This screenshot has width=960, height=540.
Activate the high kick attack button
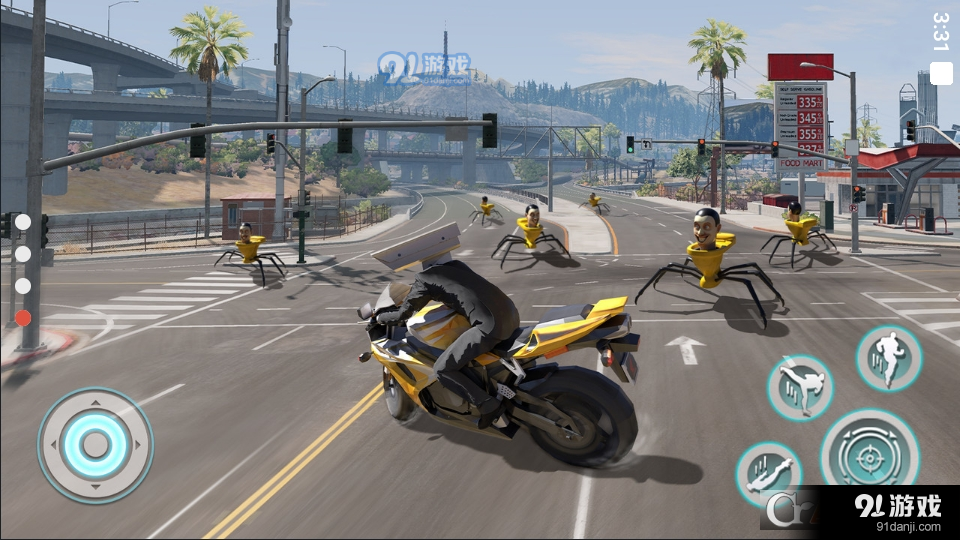[x=800, y=387]
